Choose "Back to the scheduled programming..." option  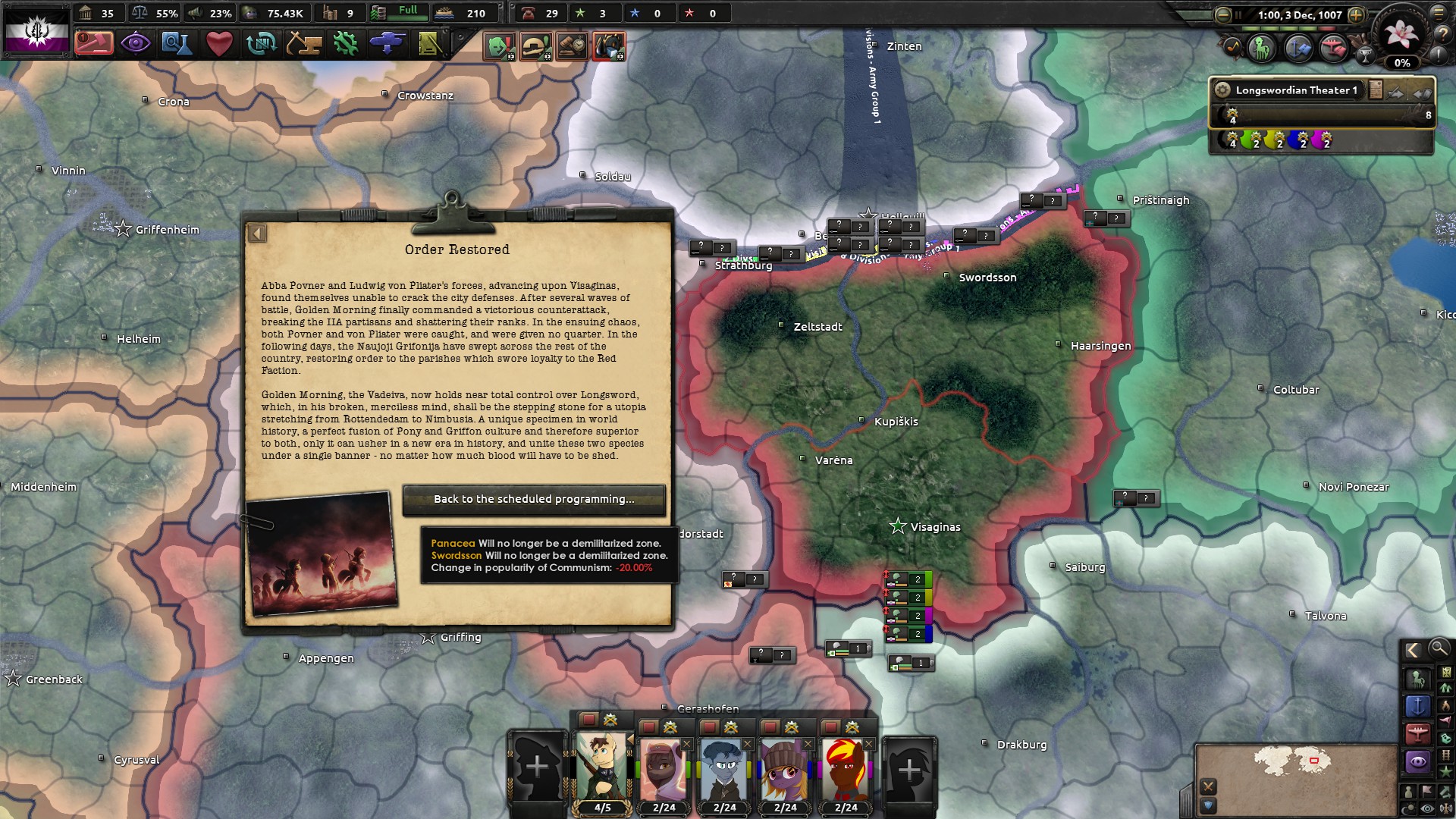534,499
